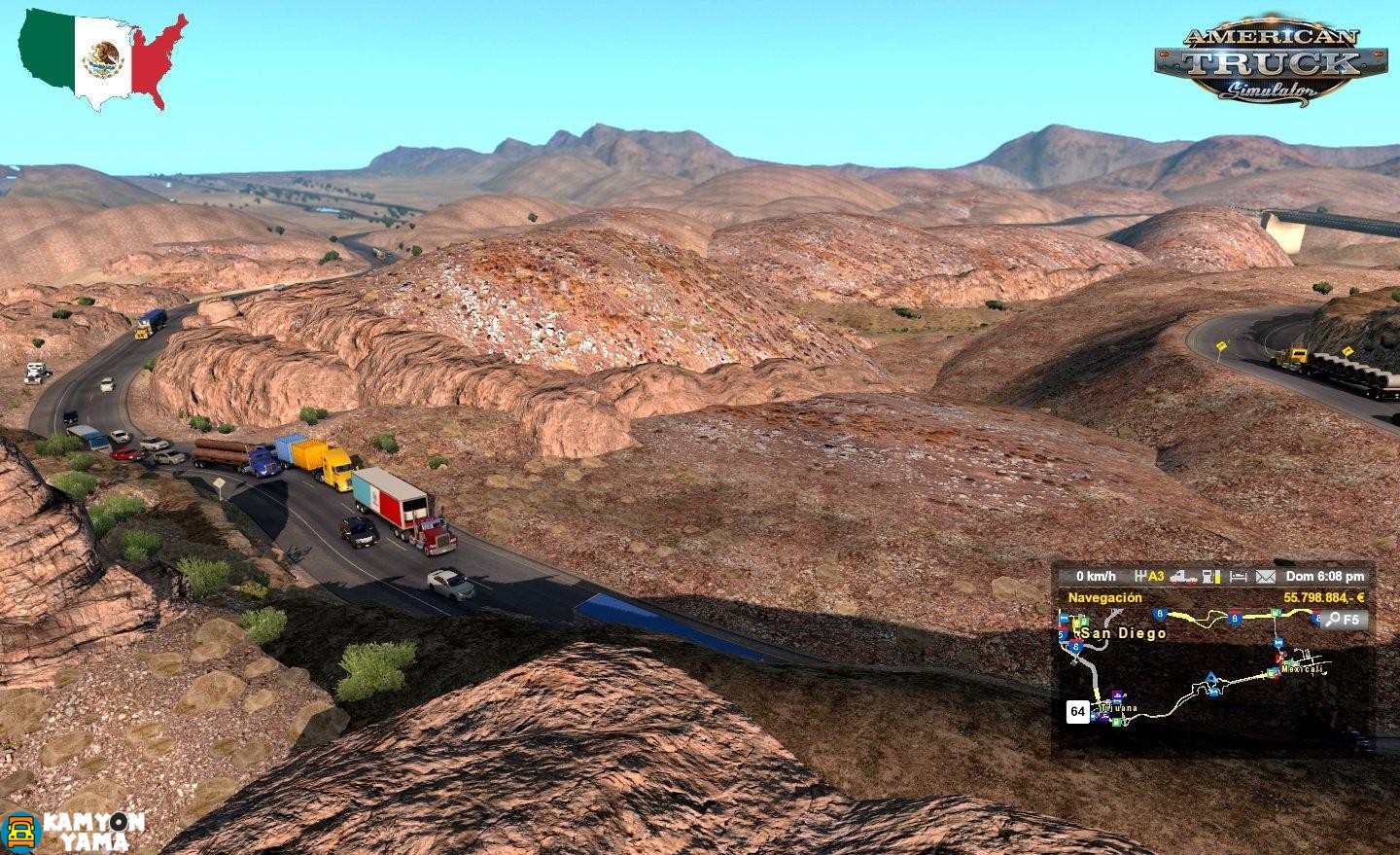Click the rest bed icon in the HUD
Image resolution: width=1400 pixels, height=855 pixels.
click(x=1237, y=577)
